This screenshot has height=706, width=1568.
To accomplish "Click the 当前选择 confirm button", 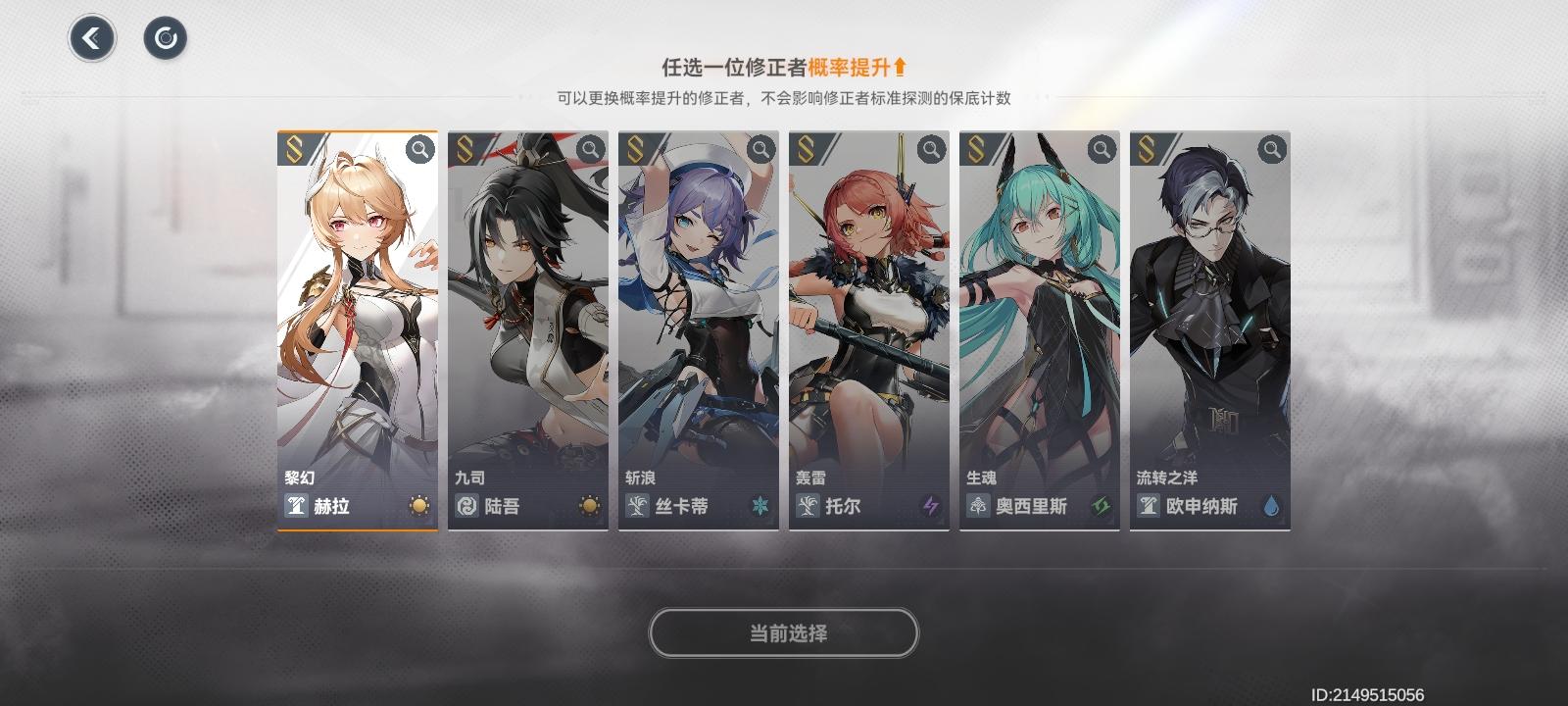I will (x=784, y=631).
